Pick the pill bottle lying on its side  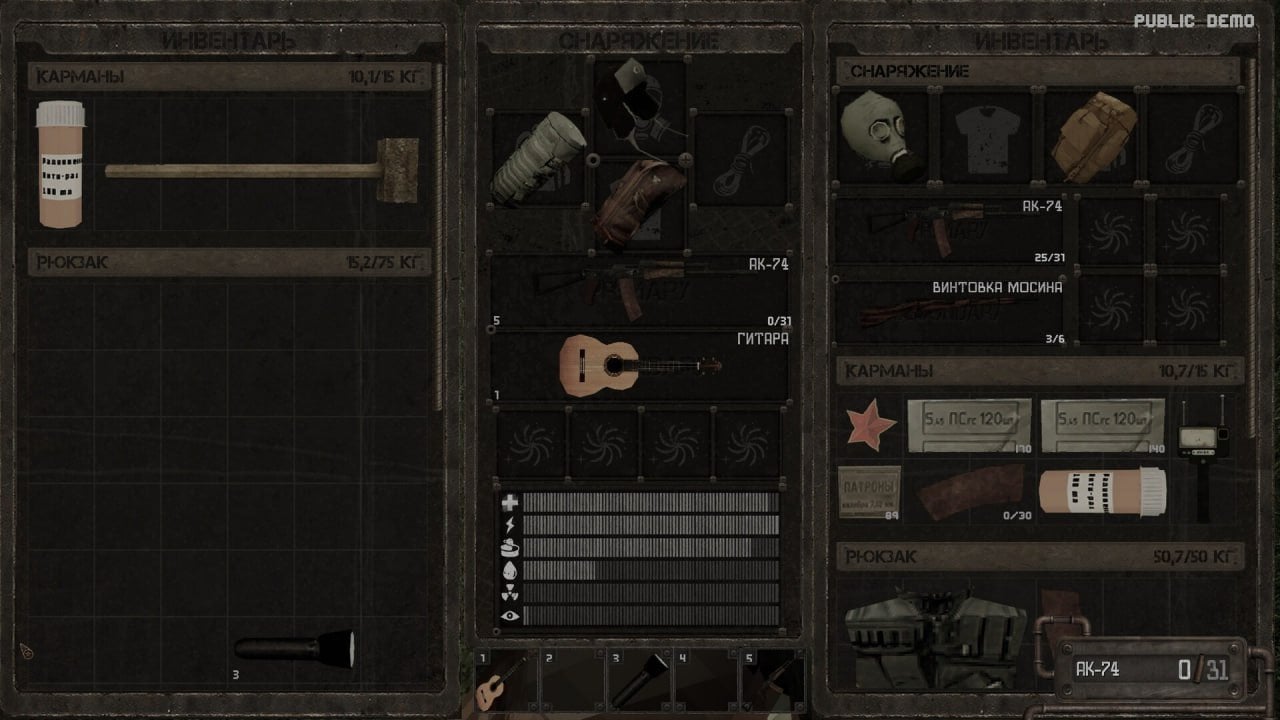point(1101,490)
